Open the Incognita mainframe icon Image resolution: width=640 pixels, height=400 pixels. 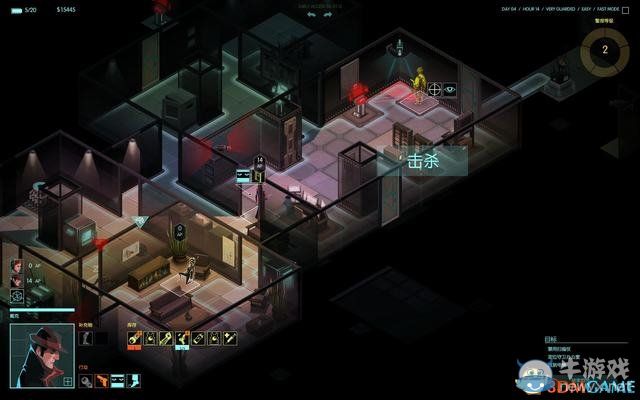coord(17,296)
